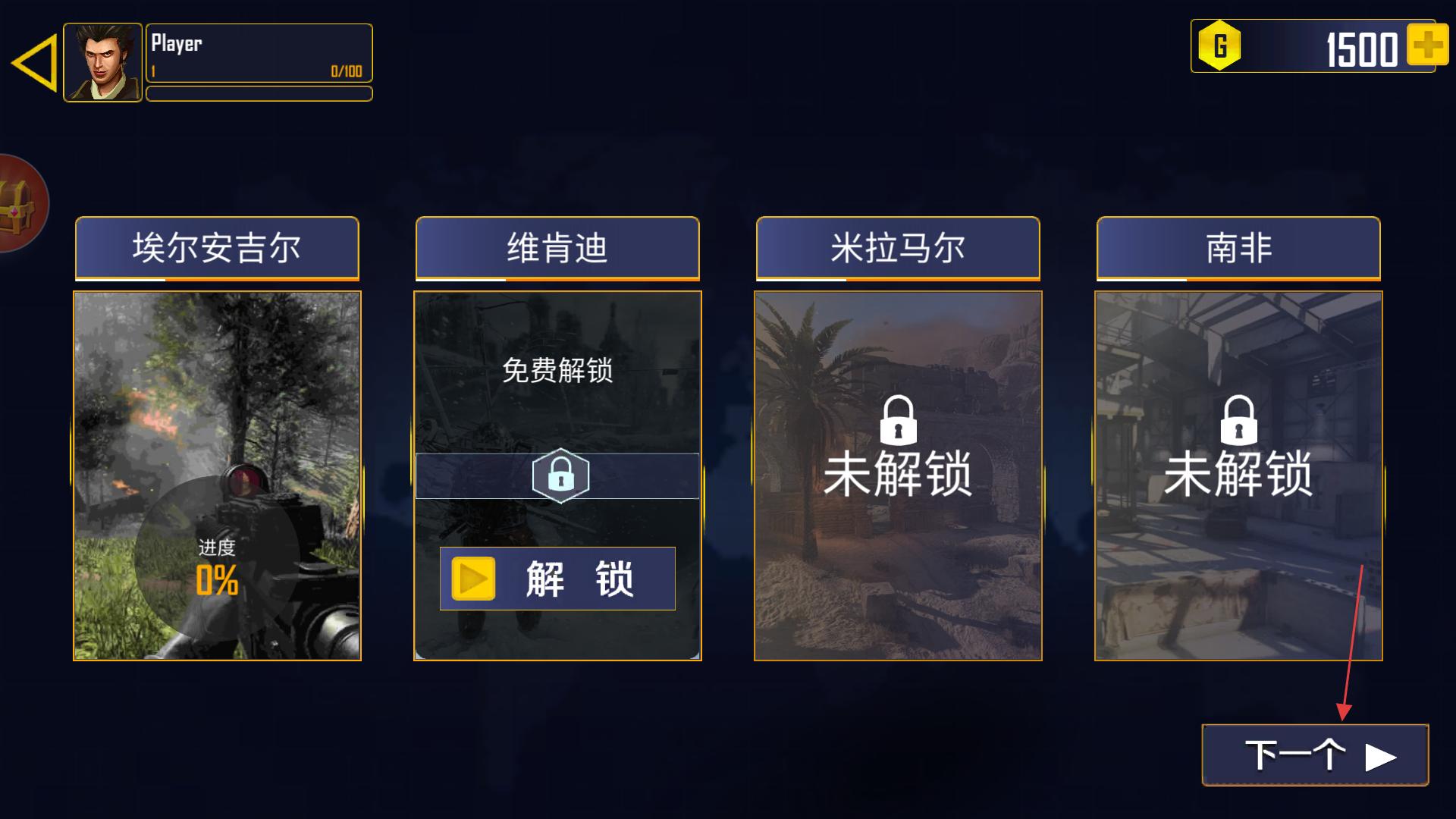Add gold with the plus button

tap(1426, 45)
